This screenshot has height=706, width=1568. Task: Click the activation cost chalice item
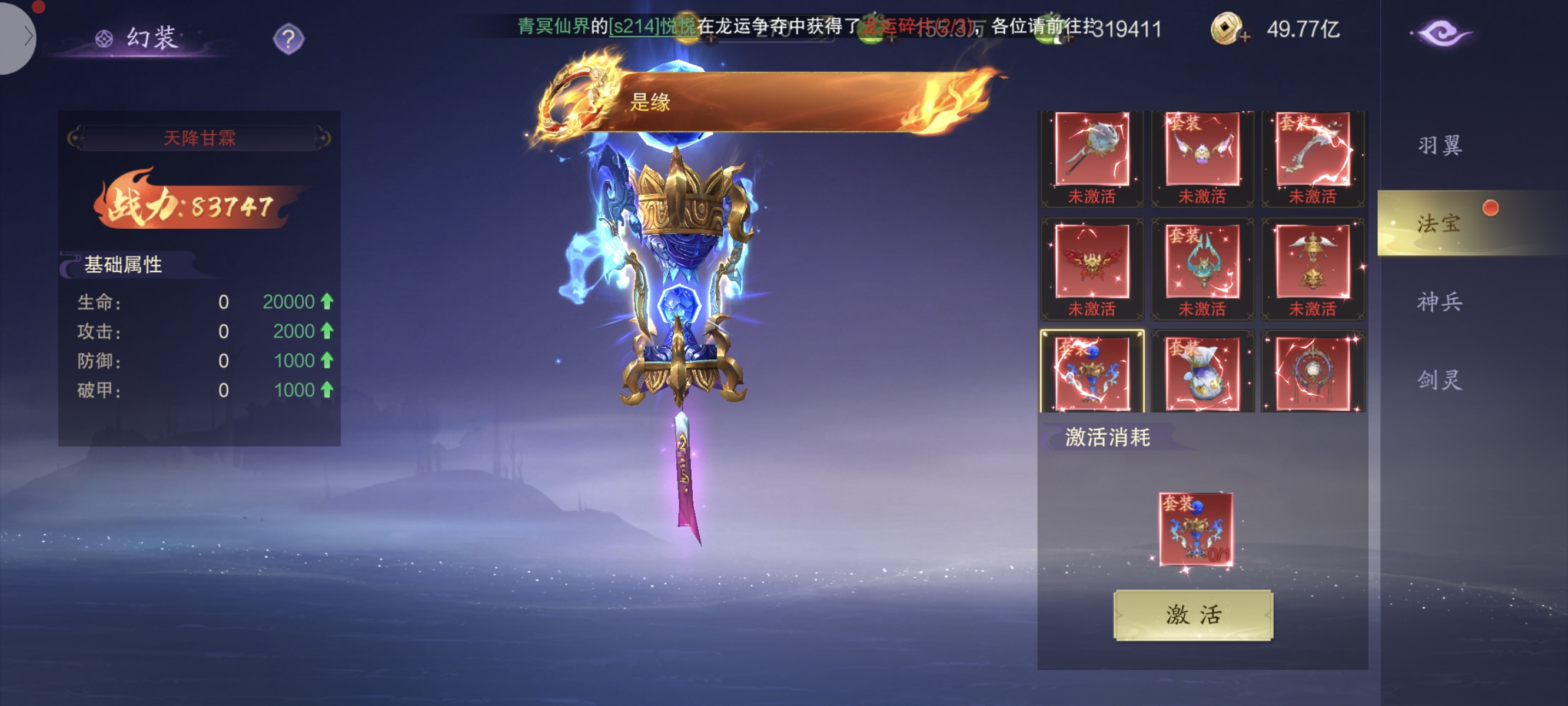pyautogui.click(x=1195, y=529)
